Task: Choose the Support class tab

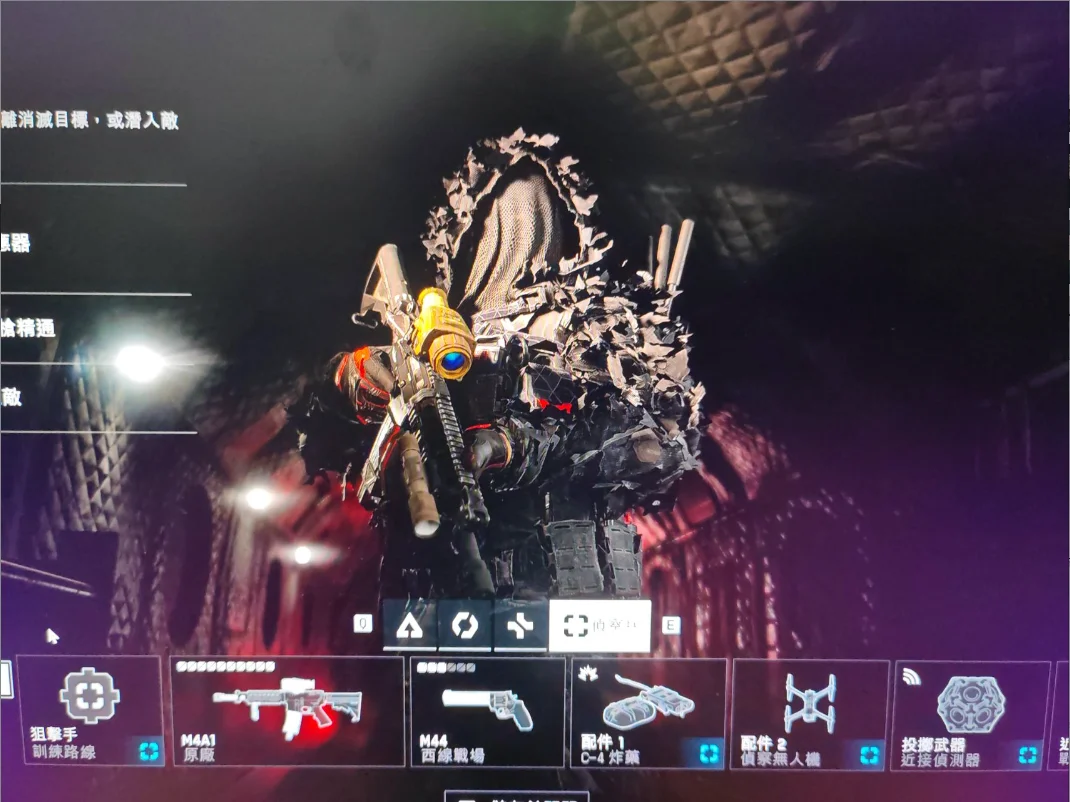Action: pyautogui.click(x=521, y=626)
